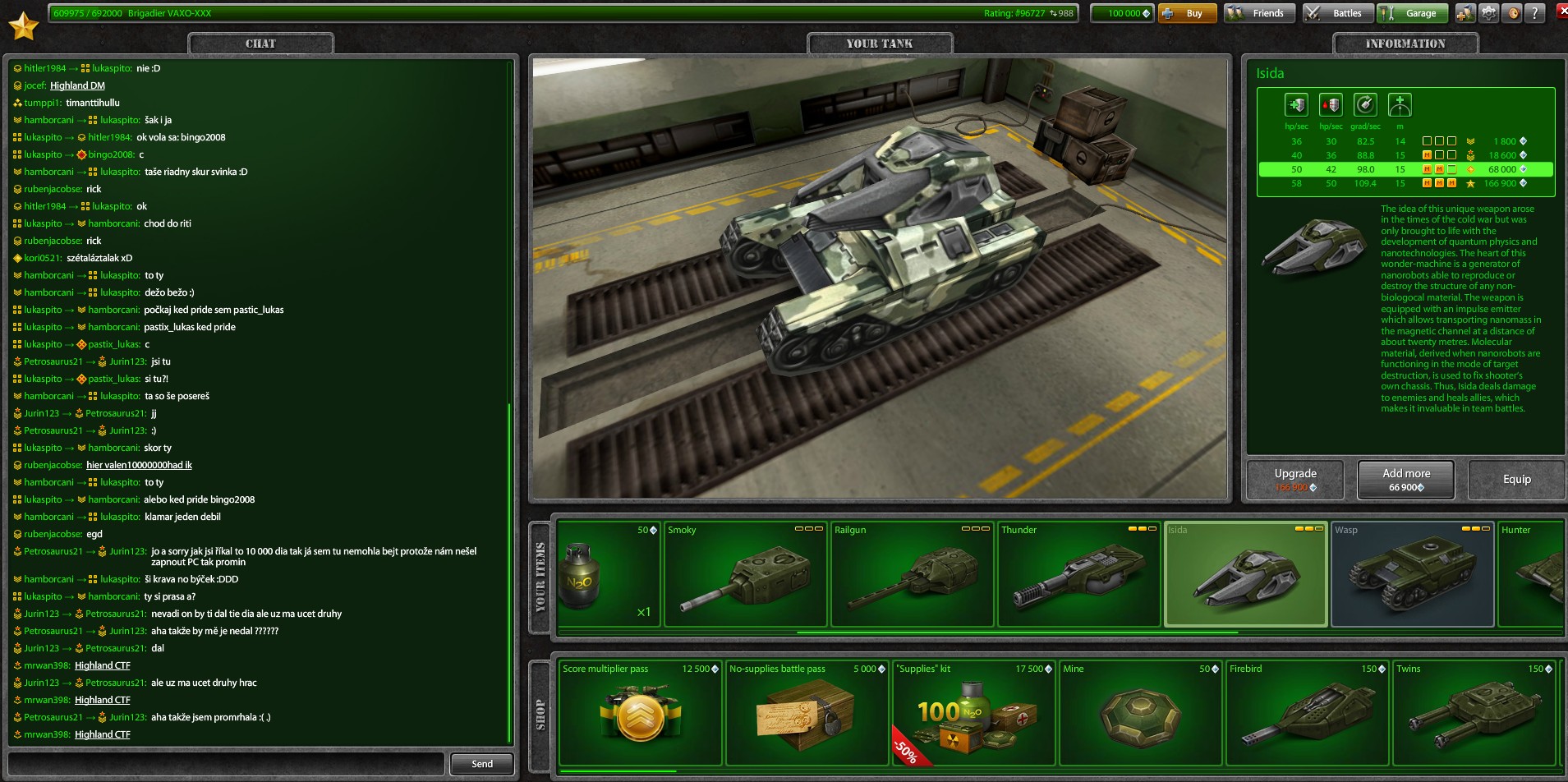Click the question mark help button

[x=1534, y=13]
